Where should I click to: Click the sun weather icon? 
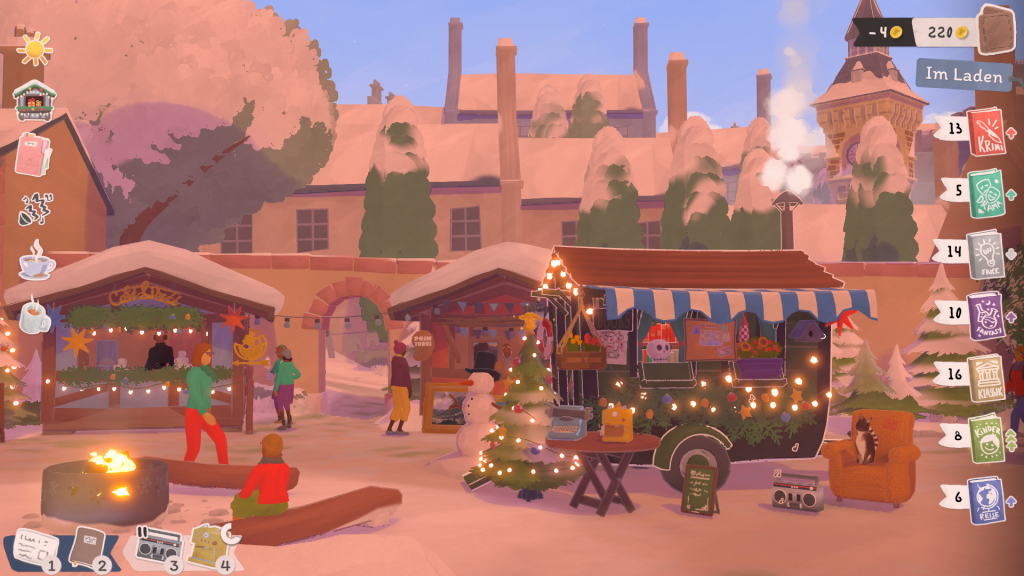(34, 48)
